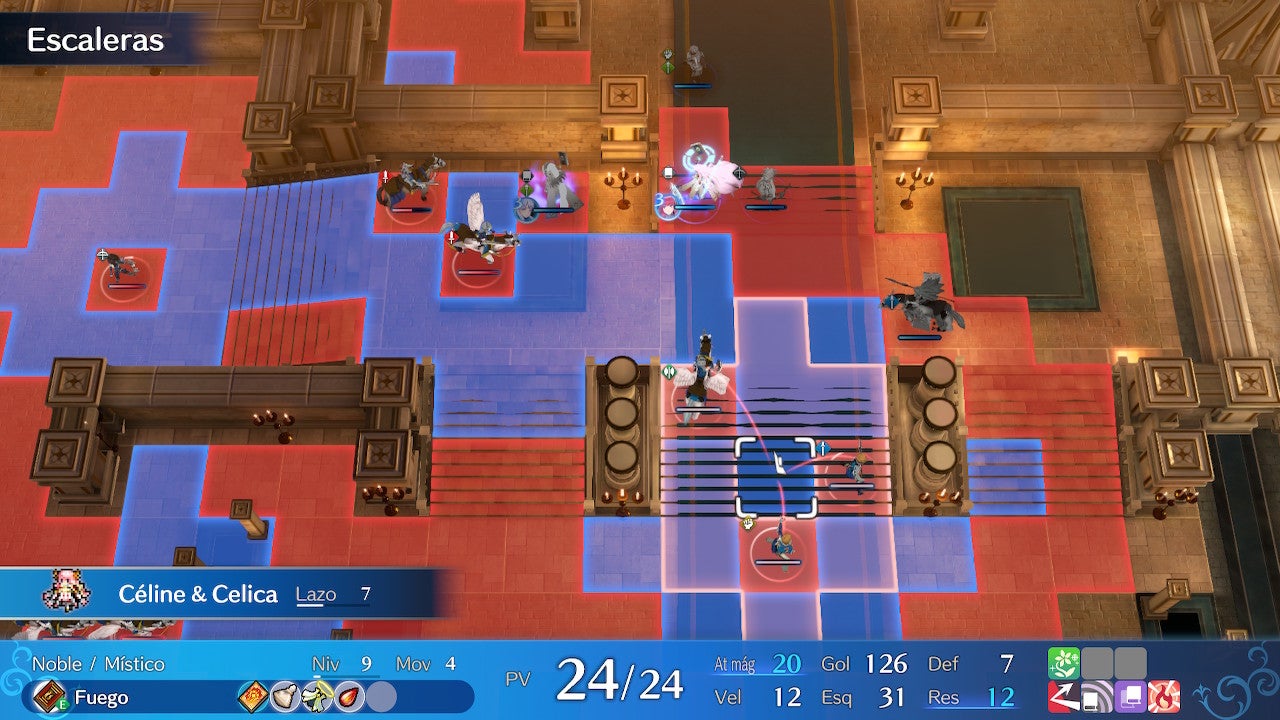
Task: Select the arrow-and-book sync skill icon
Action: pyautogui.click(x=1063, y=697)
